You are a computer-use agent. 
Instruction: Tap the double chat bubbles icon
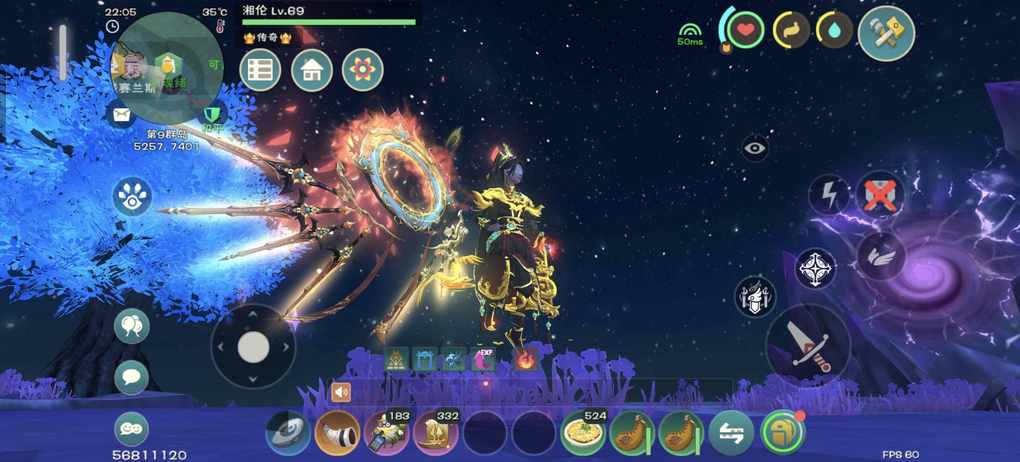point(131,326)
